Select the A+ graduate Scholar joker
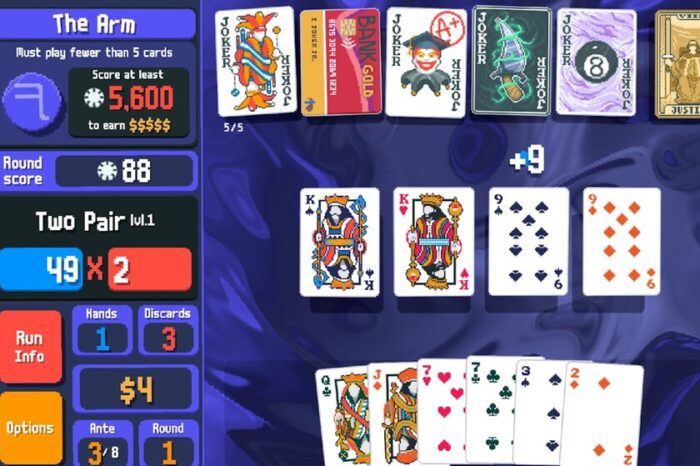This screenshot has width=700, height=466. point(426,62)
